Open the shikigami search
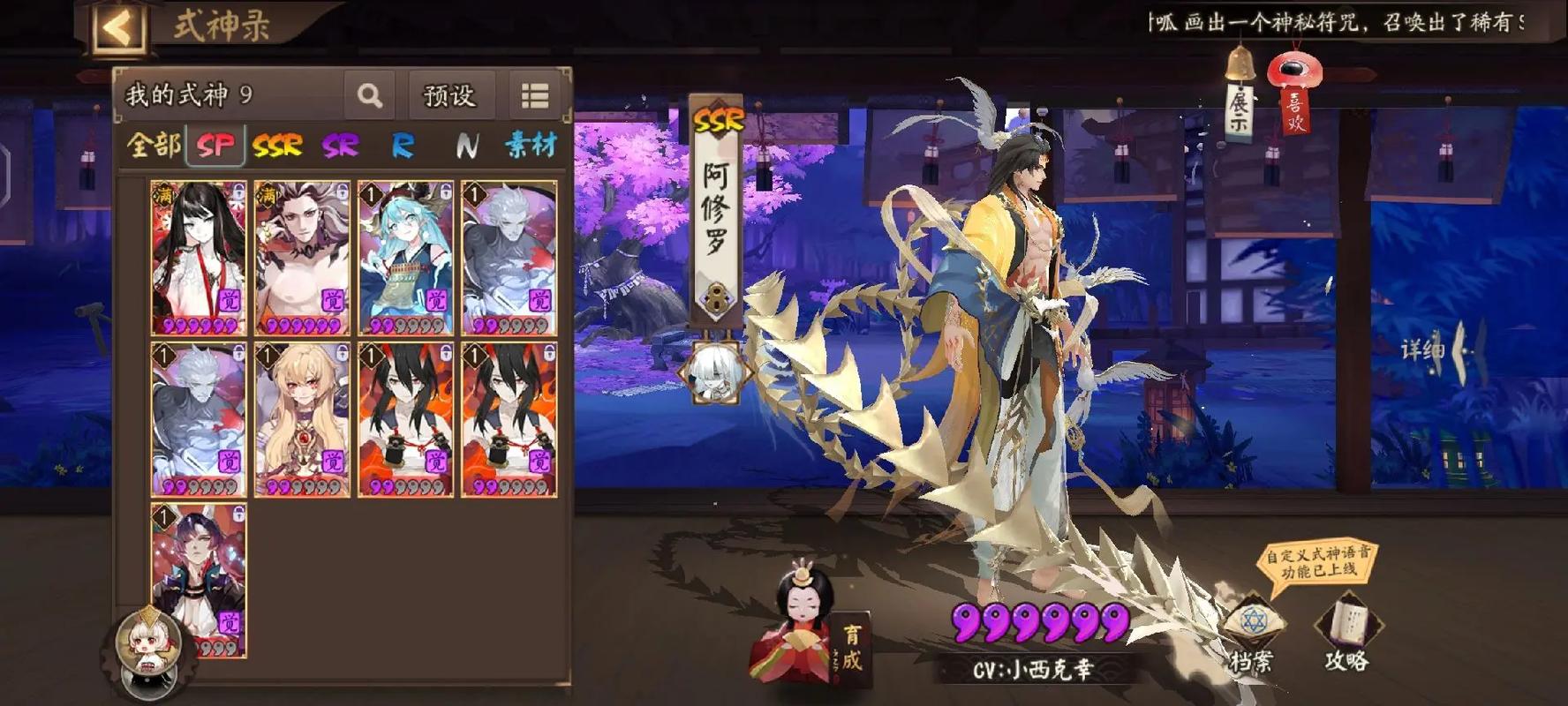The image size is (1568, 706). coord(369,95)
